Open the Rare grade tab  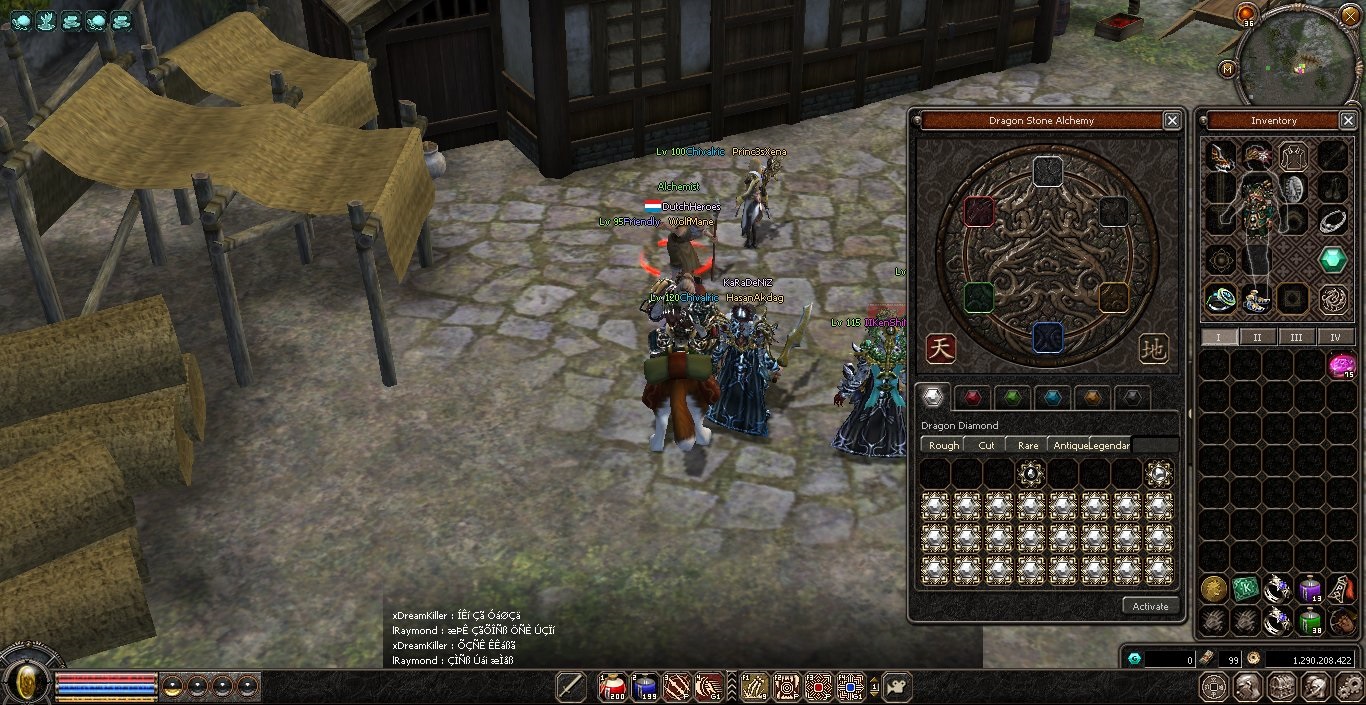pos(1027,445)
